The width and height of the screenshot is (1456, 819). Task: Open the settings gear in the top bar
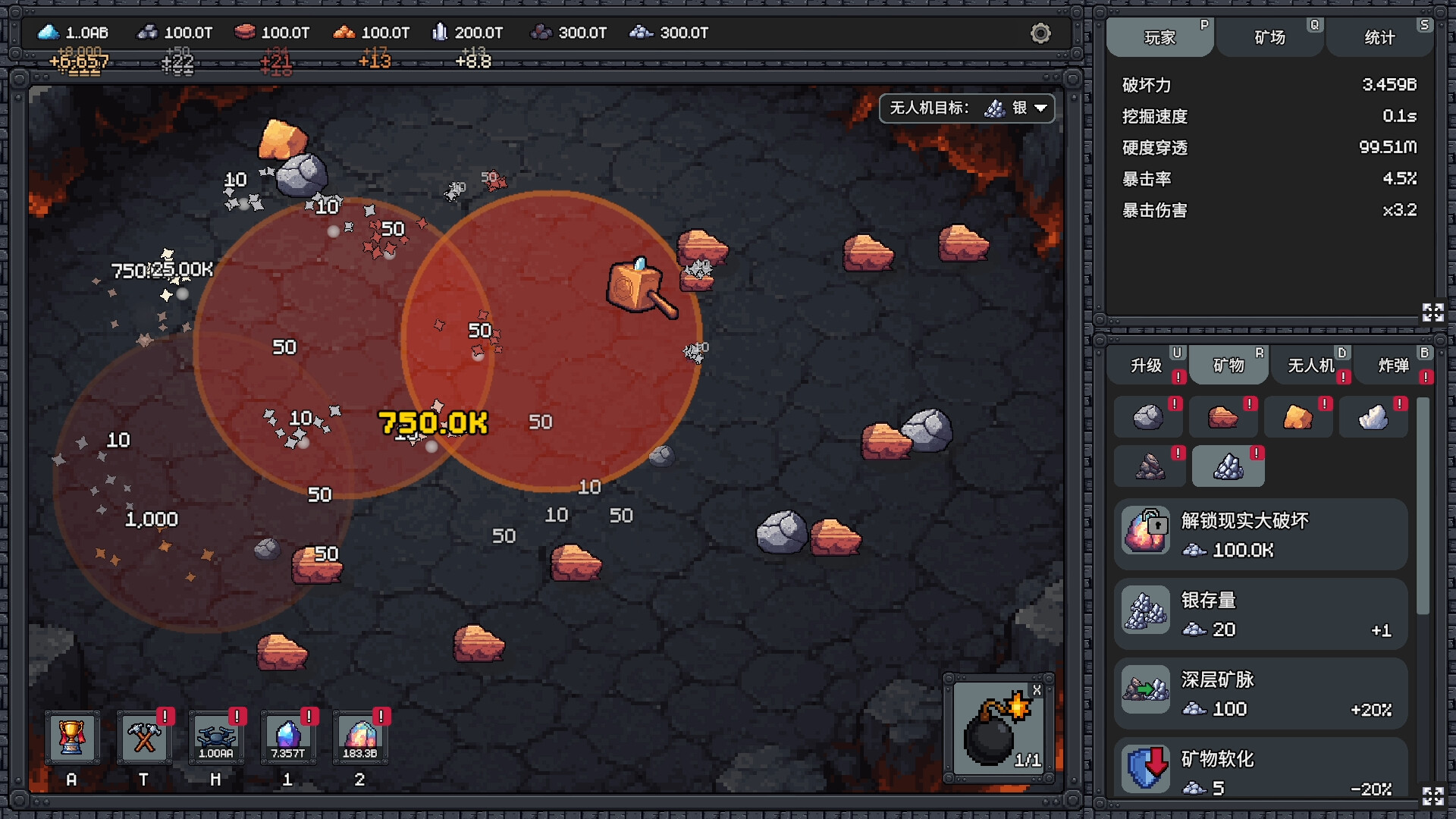point(1040,33)
